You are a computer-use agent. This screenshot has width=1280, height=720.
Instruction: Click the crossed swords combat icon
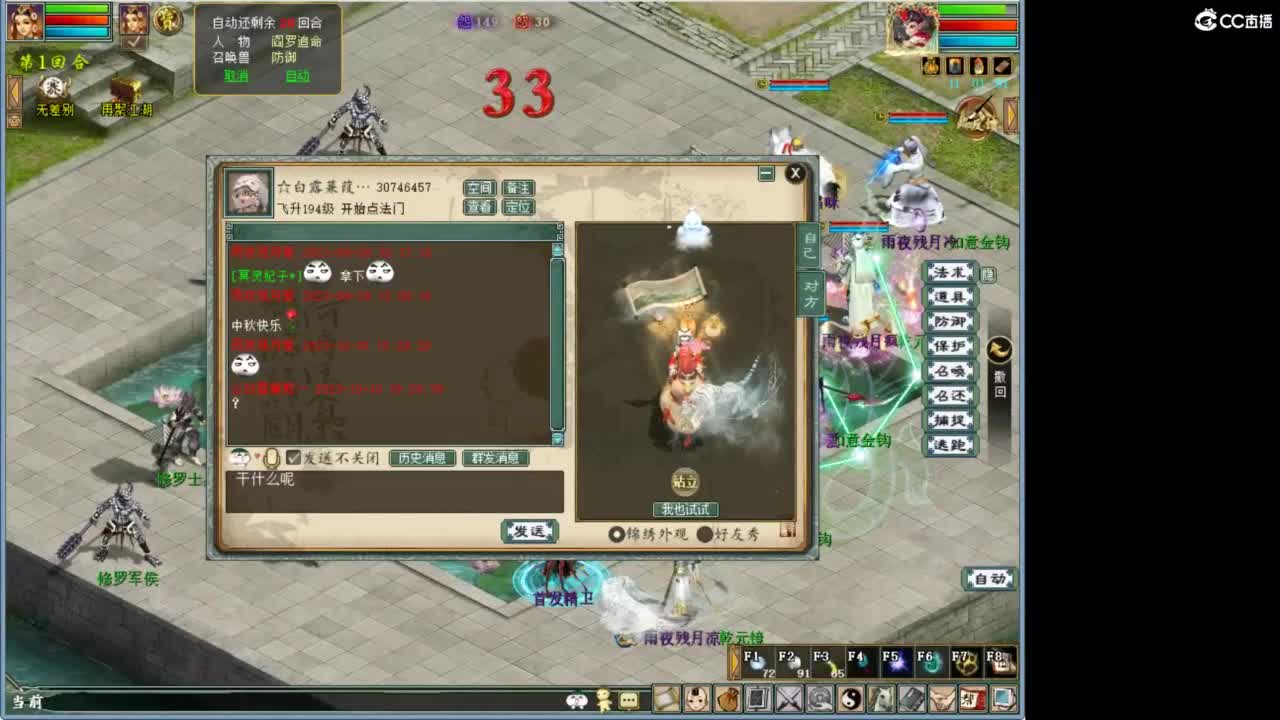pyautogui.click(x=788, y=700)
